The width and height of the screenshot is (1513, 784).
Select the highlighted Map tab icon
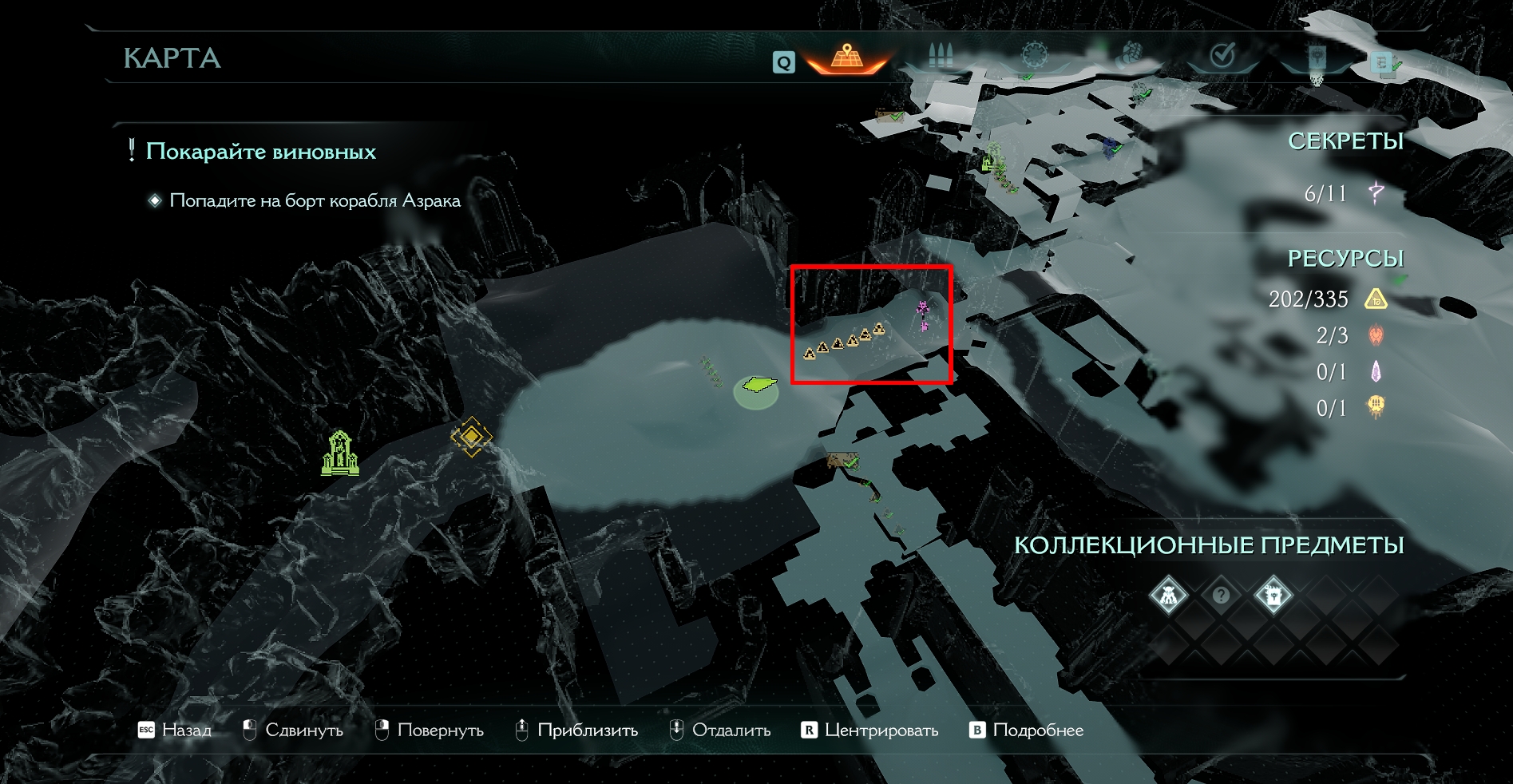tap(847, 57)
